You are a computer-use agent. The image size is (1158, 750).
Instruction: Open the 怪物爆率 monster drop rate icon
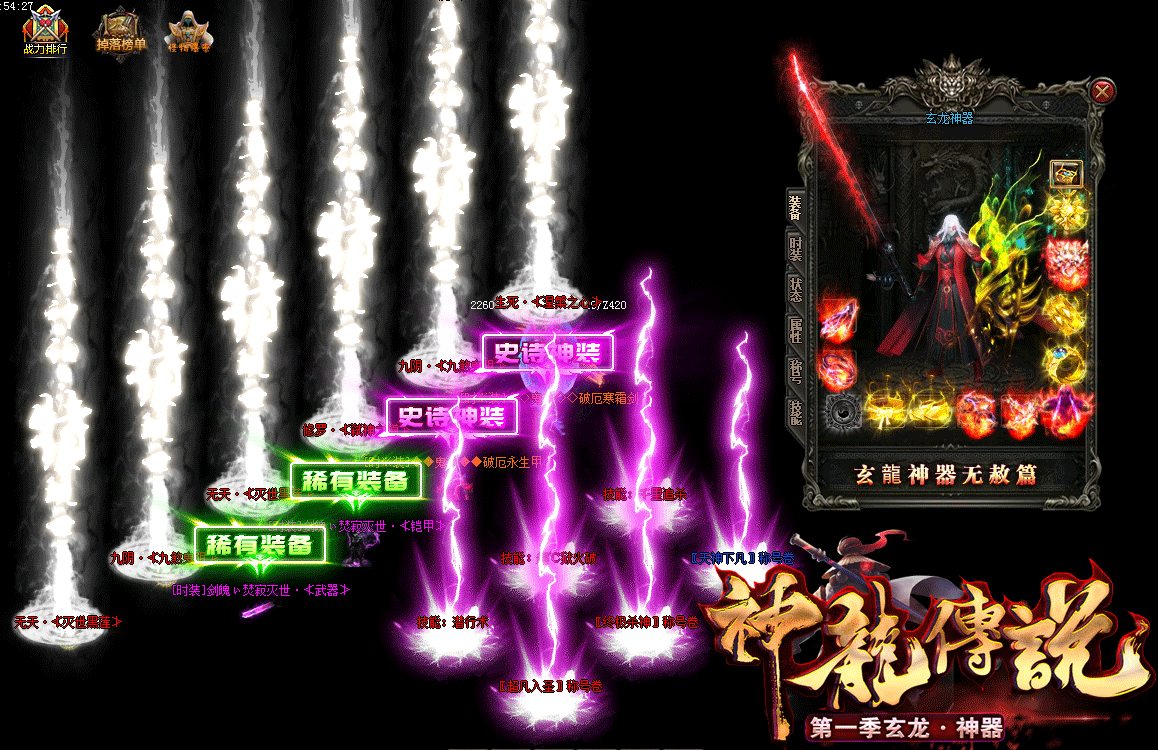189,31
